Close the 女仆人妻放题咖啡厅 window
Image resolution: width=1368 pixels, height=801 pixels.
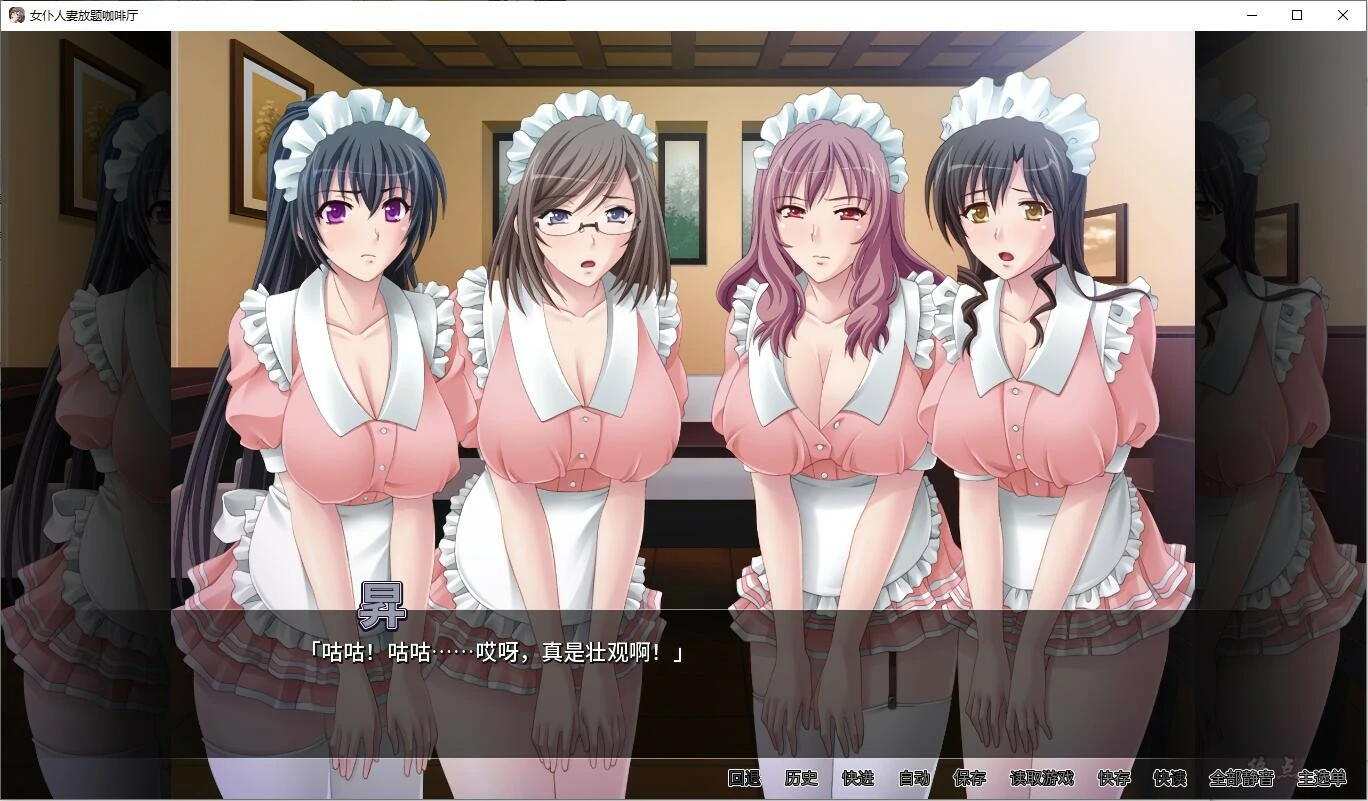pyautogui.click(x=1342, y=15)
